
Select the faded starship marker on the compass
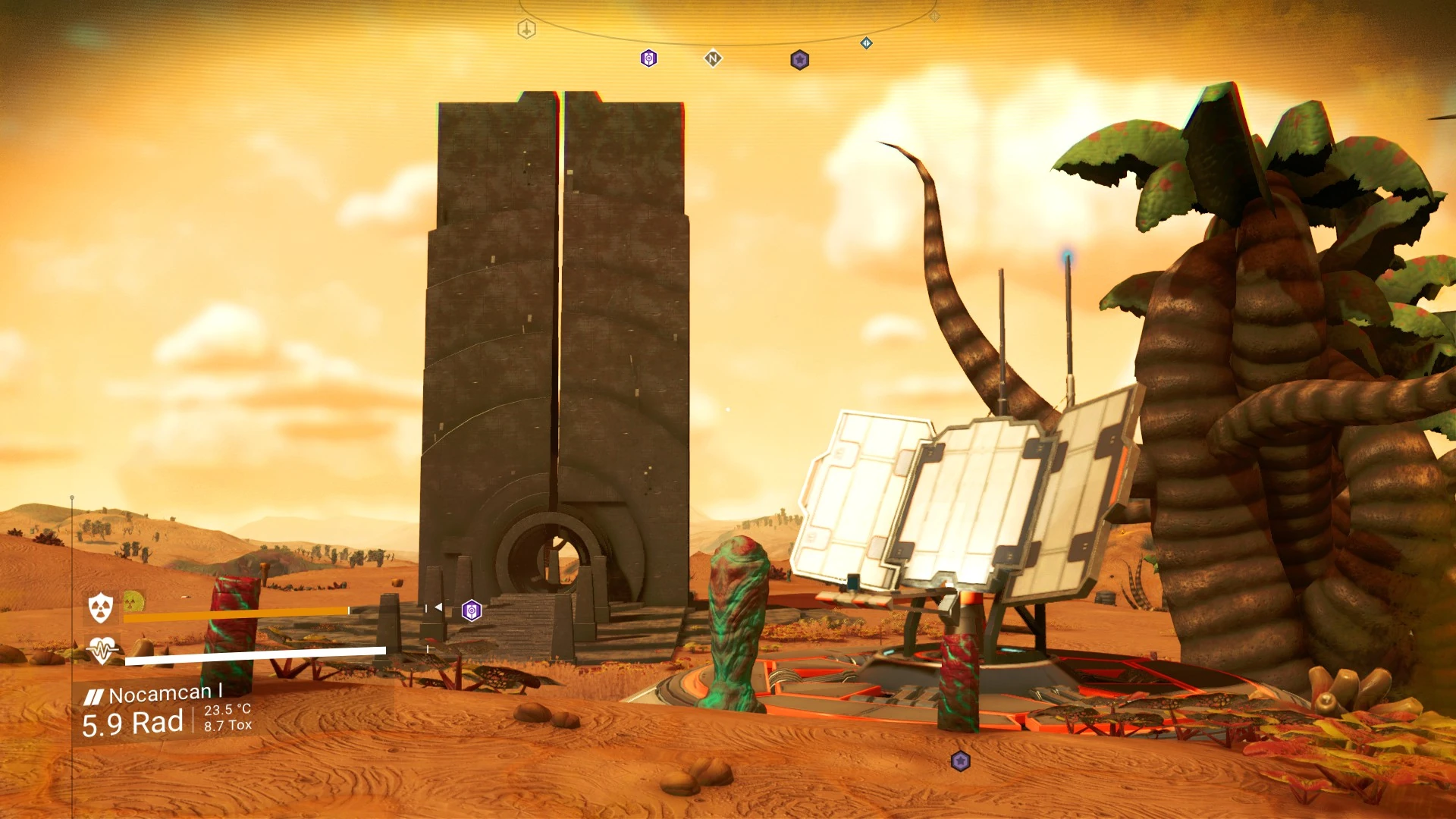[x=526, y=30]
